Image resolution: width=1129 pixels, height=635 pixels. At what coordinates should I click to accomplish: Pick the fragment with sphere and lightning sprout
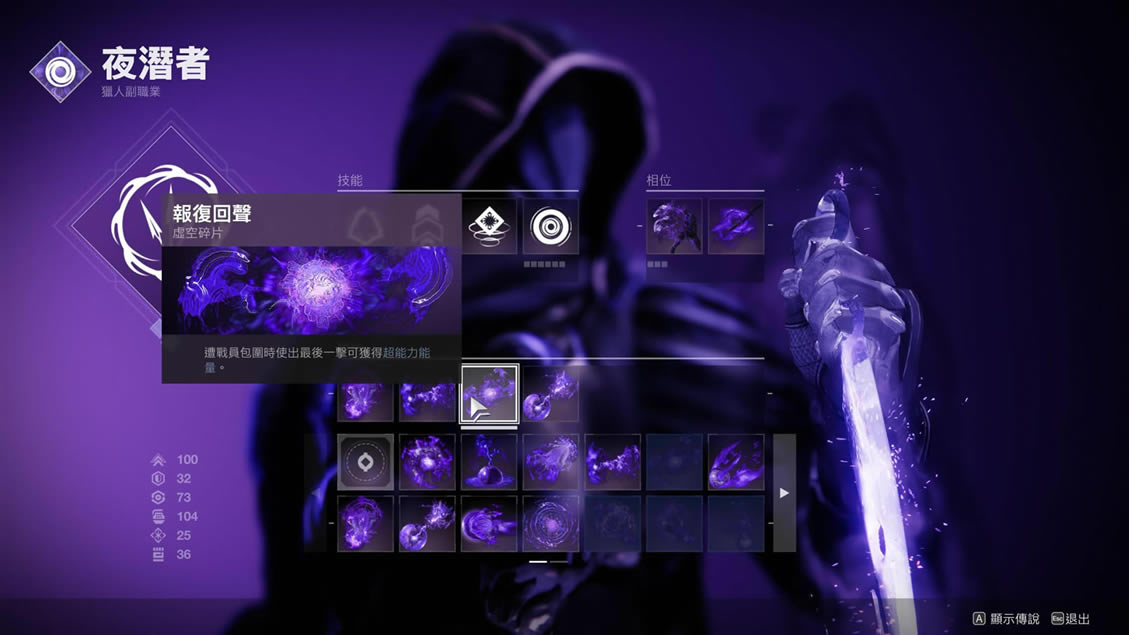point(489,462)
